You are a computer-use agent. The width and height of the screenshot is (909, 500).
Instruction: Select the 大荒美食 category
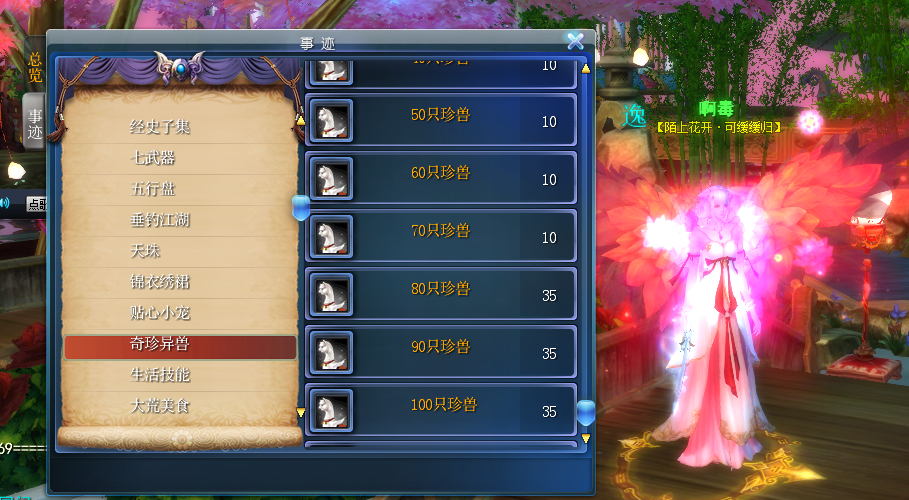point(160,406)
